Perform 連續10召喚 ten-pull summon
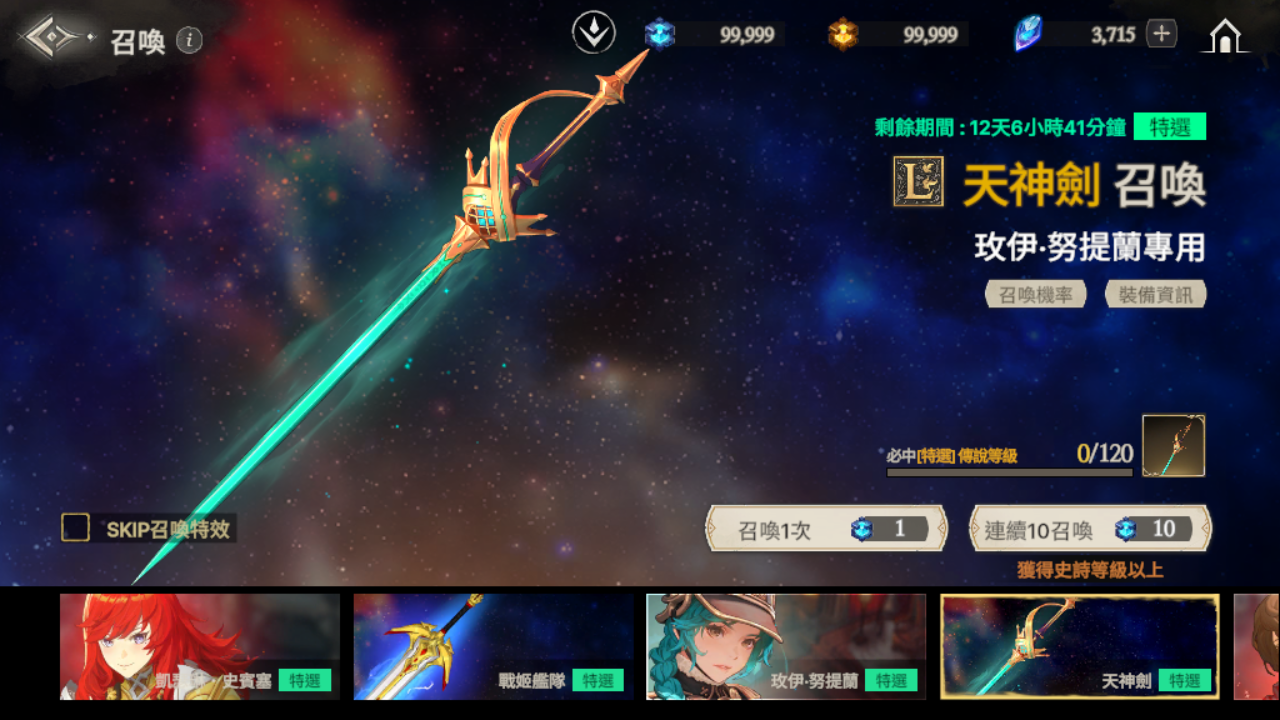Image resolution: width=1280 pixels, height=720 pixels. tap(1090, 529)
